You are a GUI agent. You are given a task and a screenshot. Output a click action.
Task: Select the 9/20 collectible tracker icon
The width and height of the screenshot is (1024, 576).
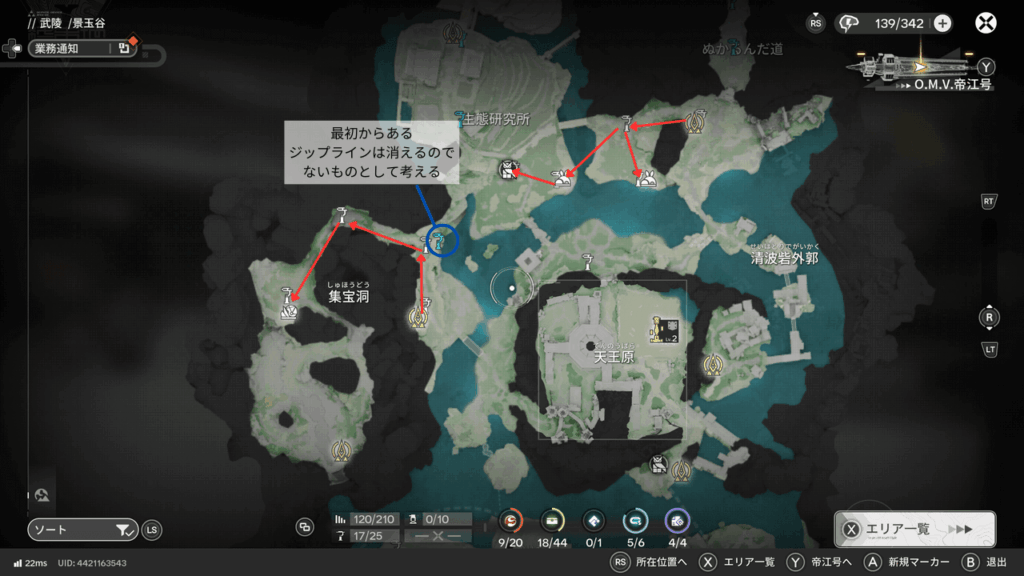510,520
